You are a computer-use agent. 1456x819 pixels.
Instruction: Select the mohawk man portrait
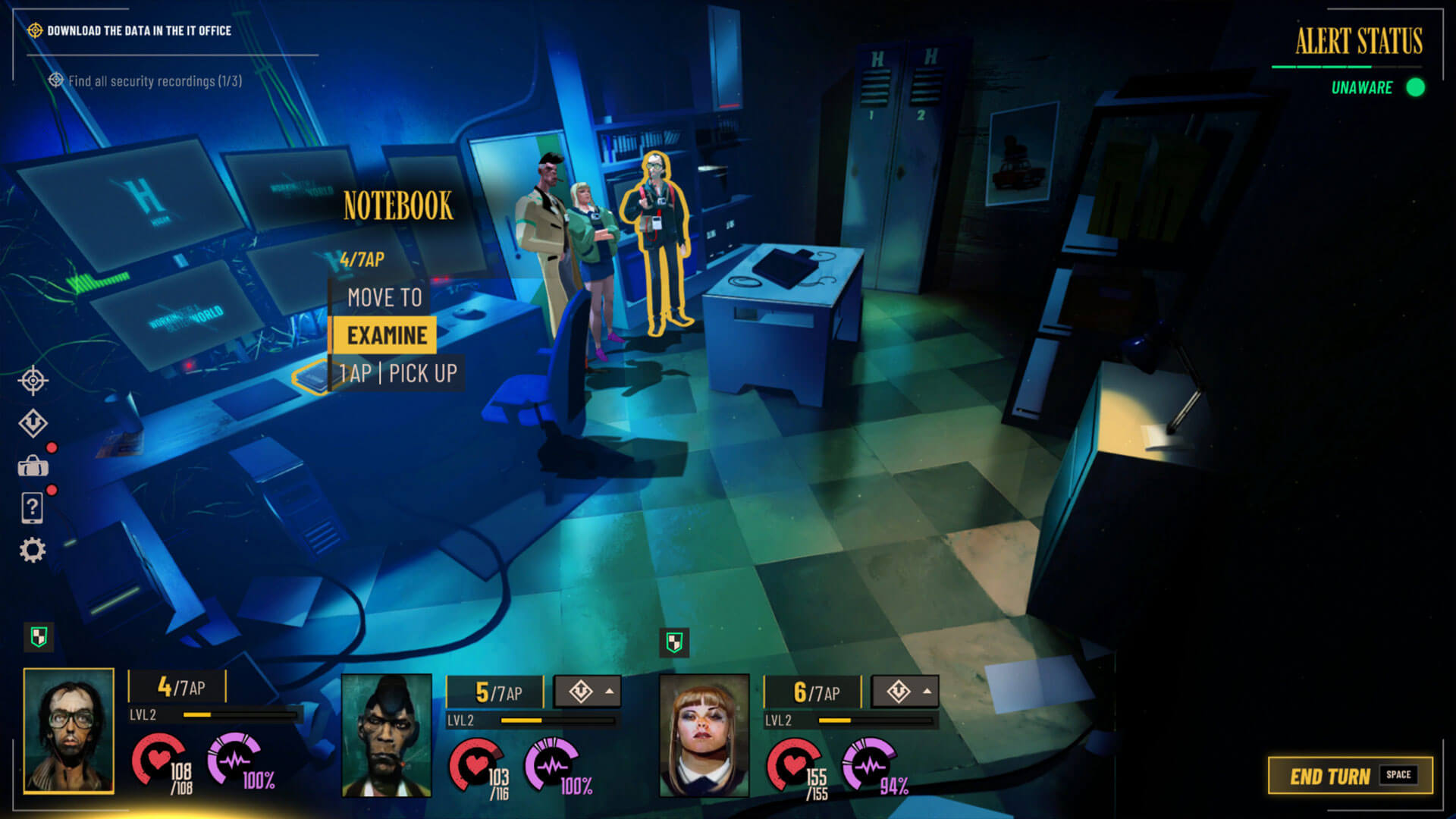click(x=387, y=736)
